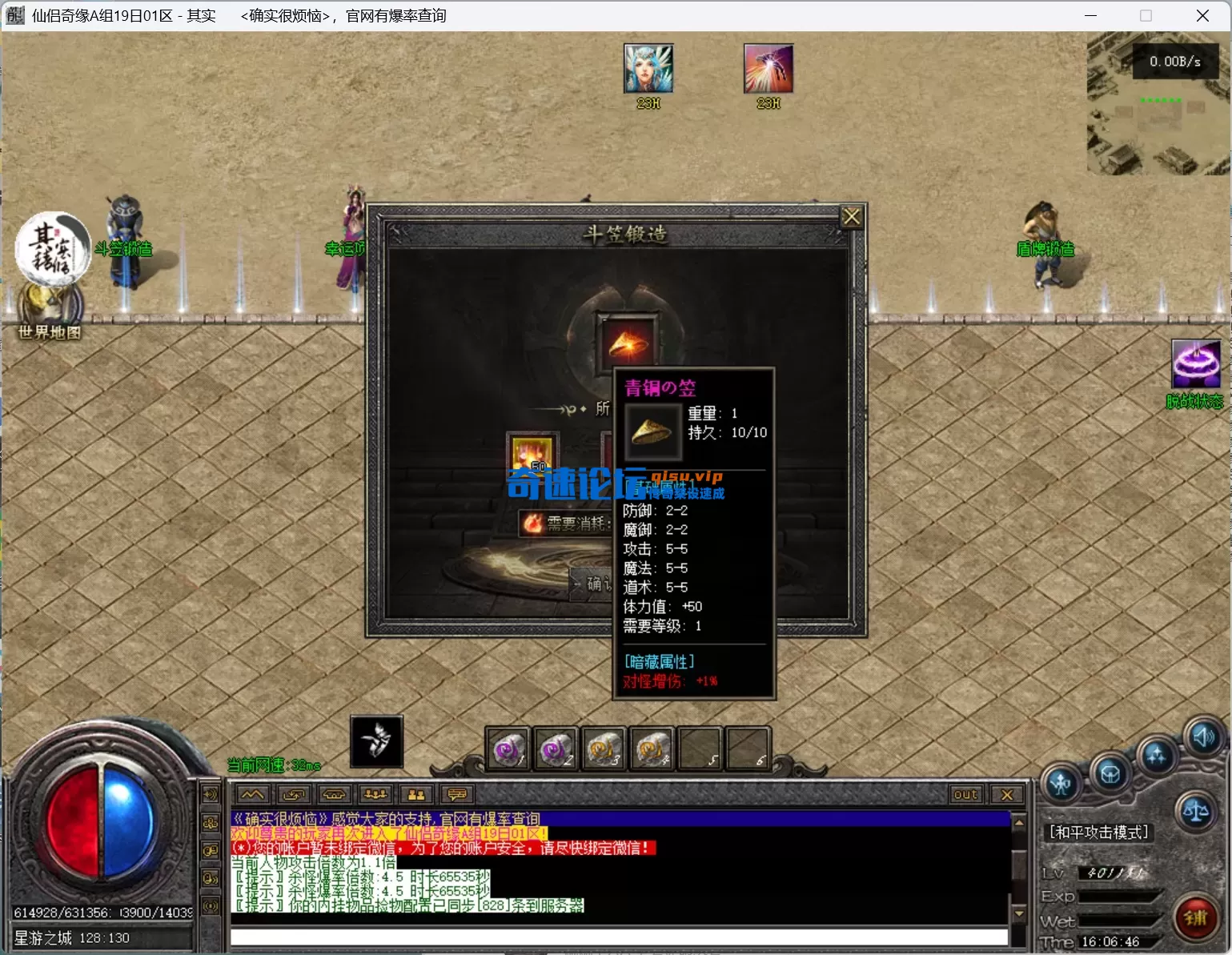Use the gold scroll in hotbar slot 3
This screenshot has width=1232, height=955.
pos(604,749)
